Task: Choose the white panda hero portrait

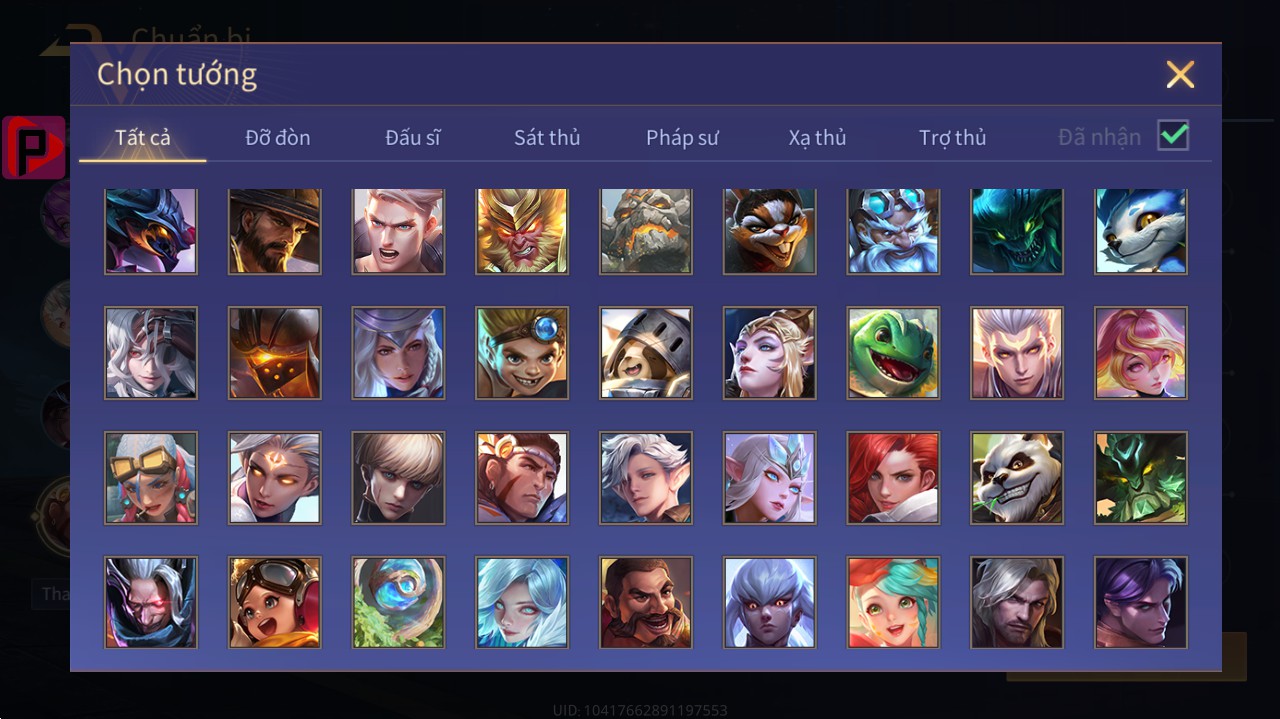Action: 1017,478
